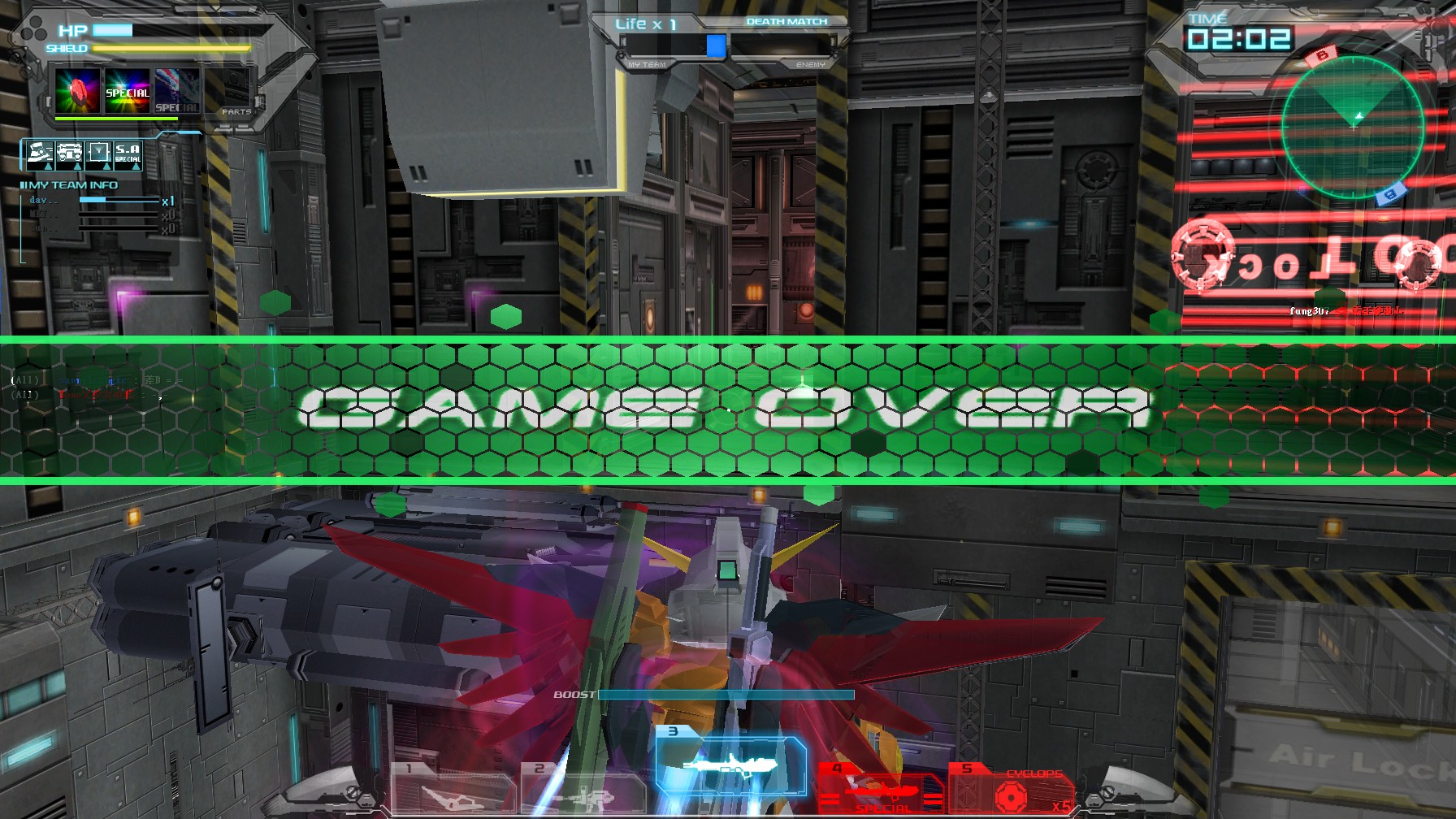1456x819 pixels.
Task: Click the grayed-out third SPECIAL slot
Action: coord(175,92)
